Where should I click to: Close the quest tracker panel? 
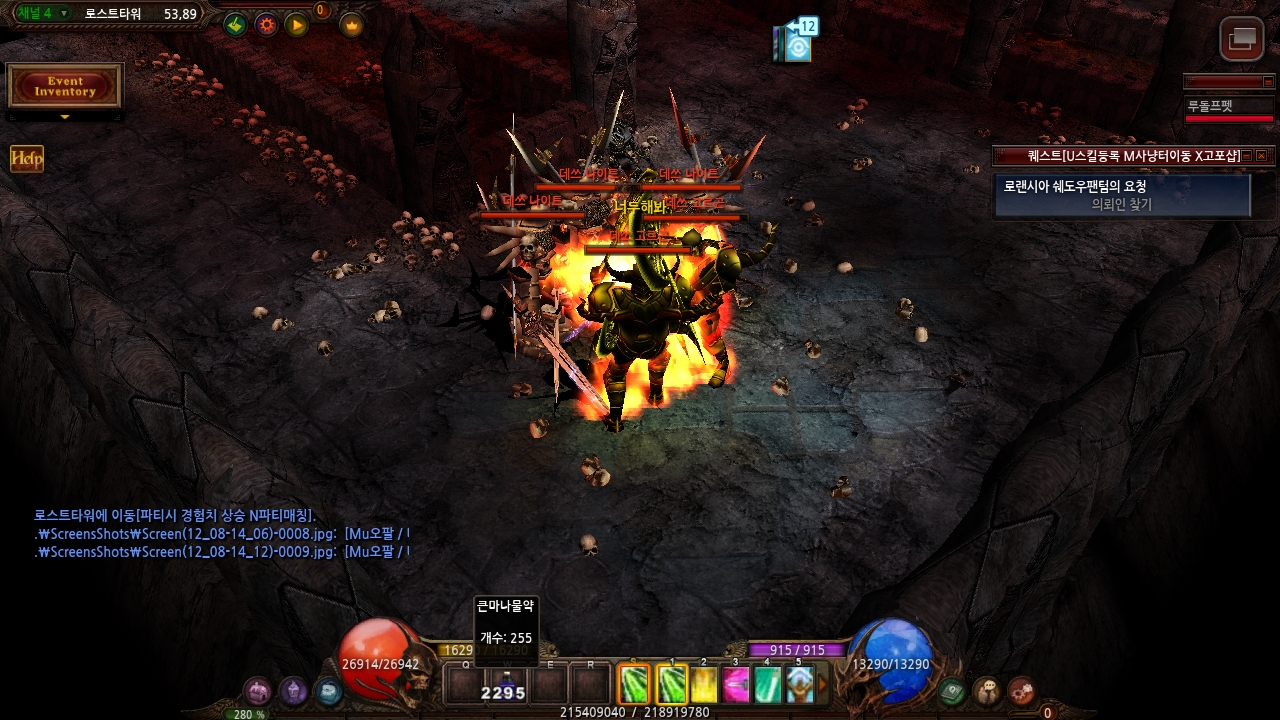(x=1262, y=156)
